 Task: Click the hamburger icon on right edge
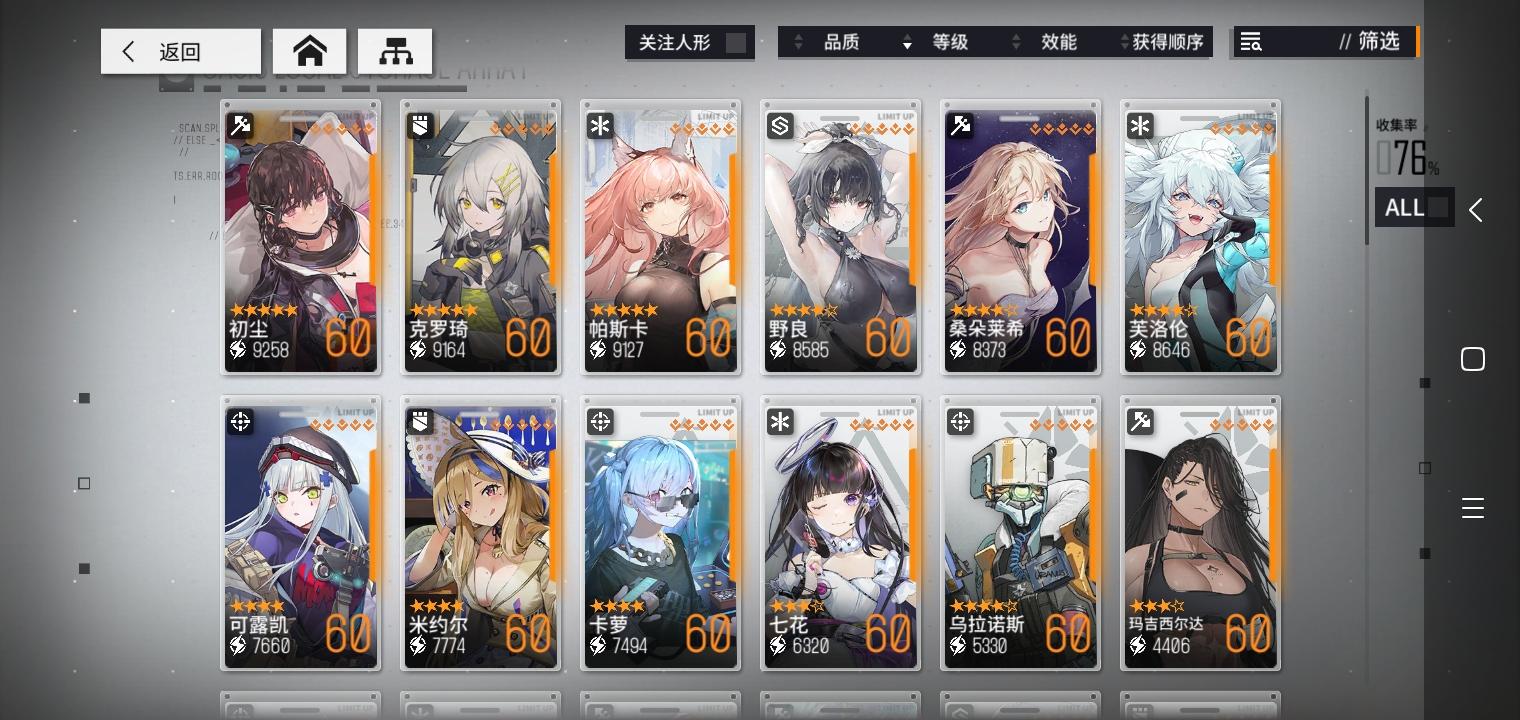(1473, 508)
